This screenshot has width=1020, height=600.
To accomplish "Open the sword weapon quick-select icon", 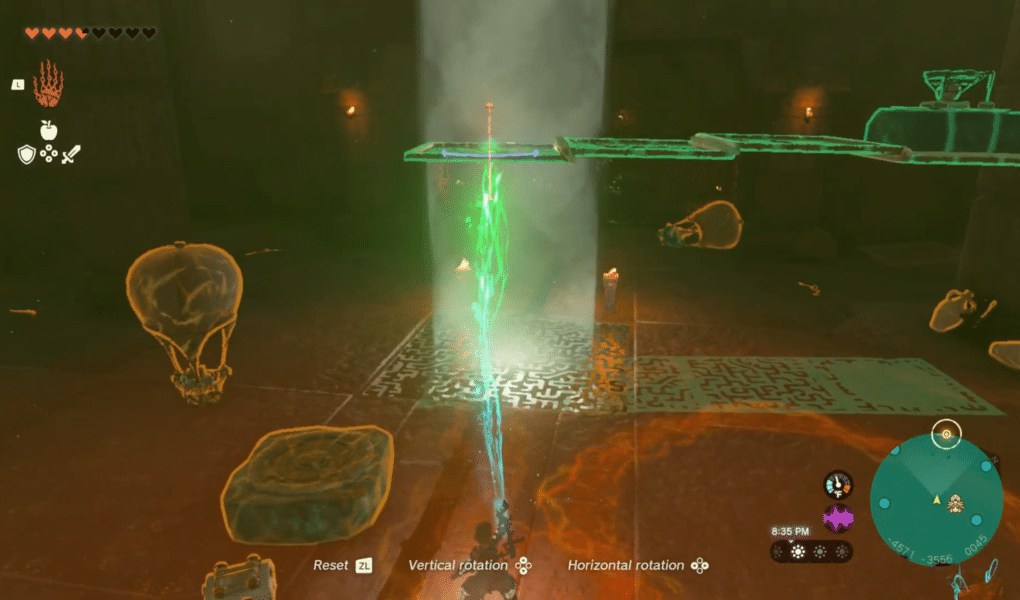I will point(71,154).
